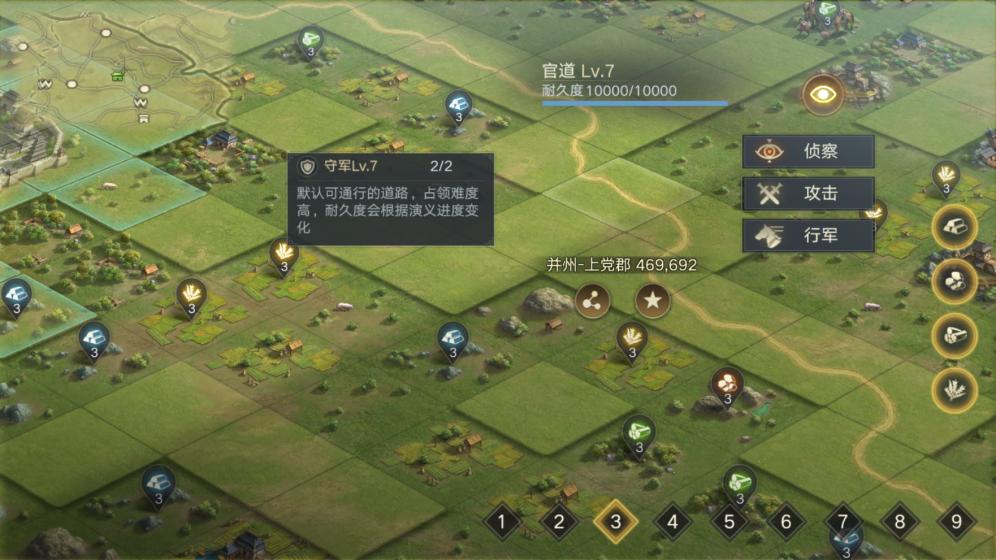Switch to diamond slot number 4
The image size is (996, 560).
tap(673, 521)
